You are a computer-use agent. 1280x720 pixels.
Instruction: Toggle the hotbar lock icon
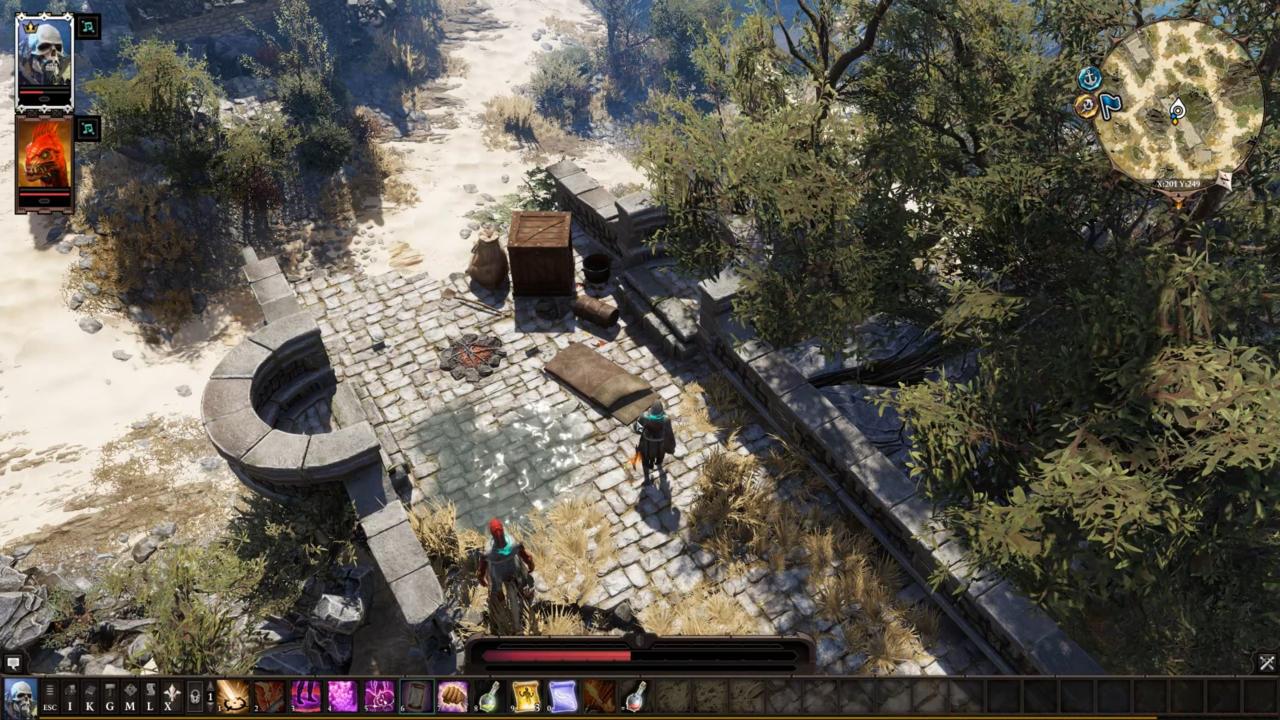195,696
